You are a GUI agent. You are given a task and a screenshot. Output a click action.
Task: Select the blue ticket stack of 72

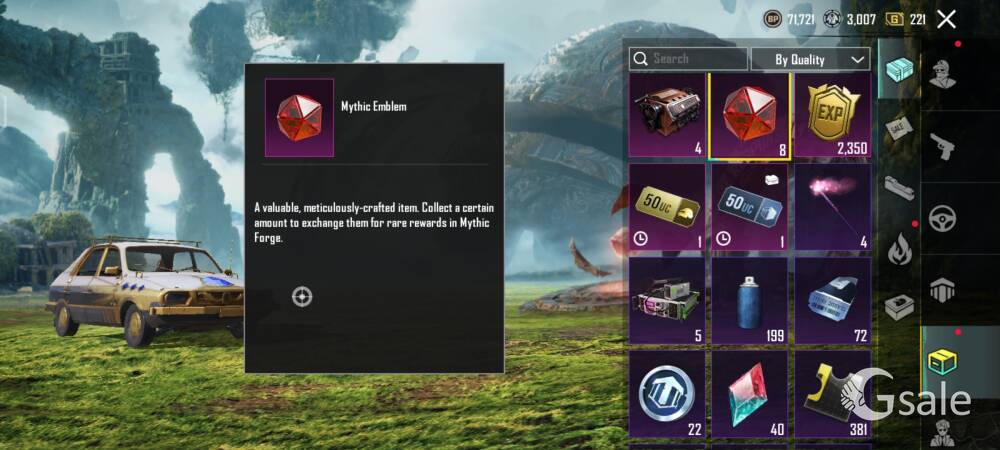pyautogui.click(x=832, y=300)
